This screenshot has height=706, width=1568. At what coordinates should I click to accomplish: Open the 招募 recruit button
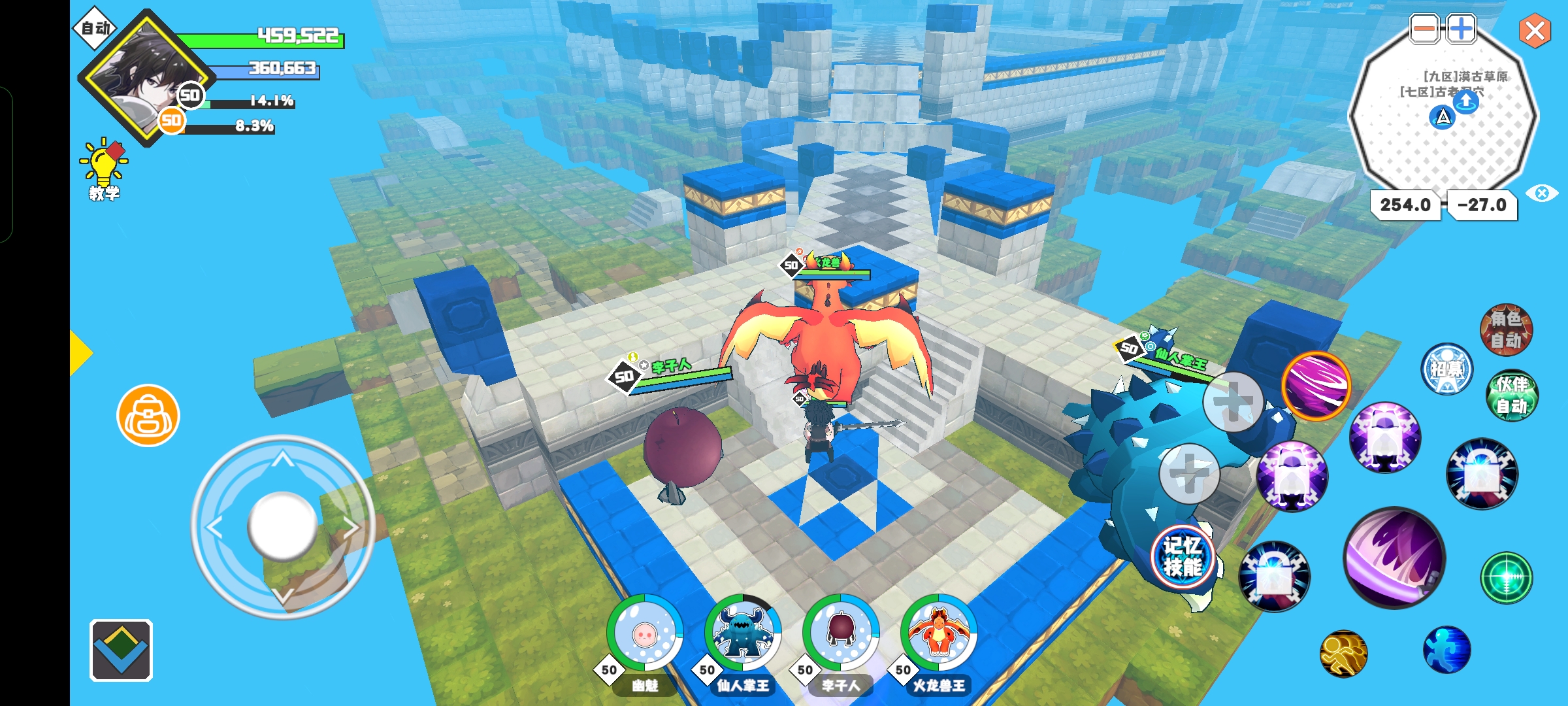click(x=1447, y=369)
